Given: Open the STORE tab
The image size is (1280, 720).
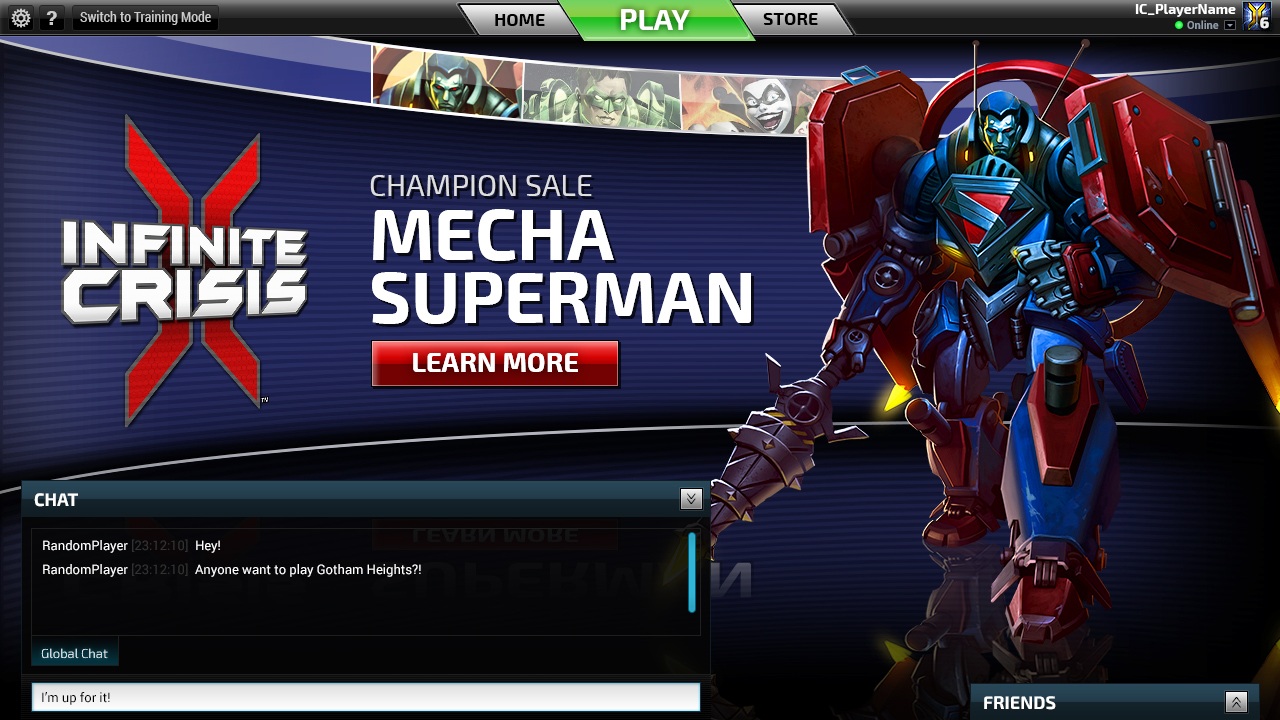Looking at the screenshot, I should (790, 19).
